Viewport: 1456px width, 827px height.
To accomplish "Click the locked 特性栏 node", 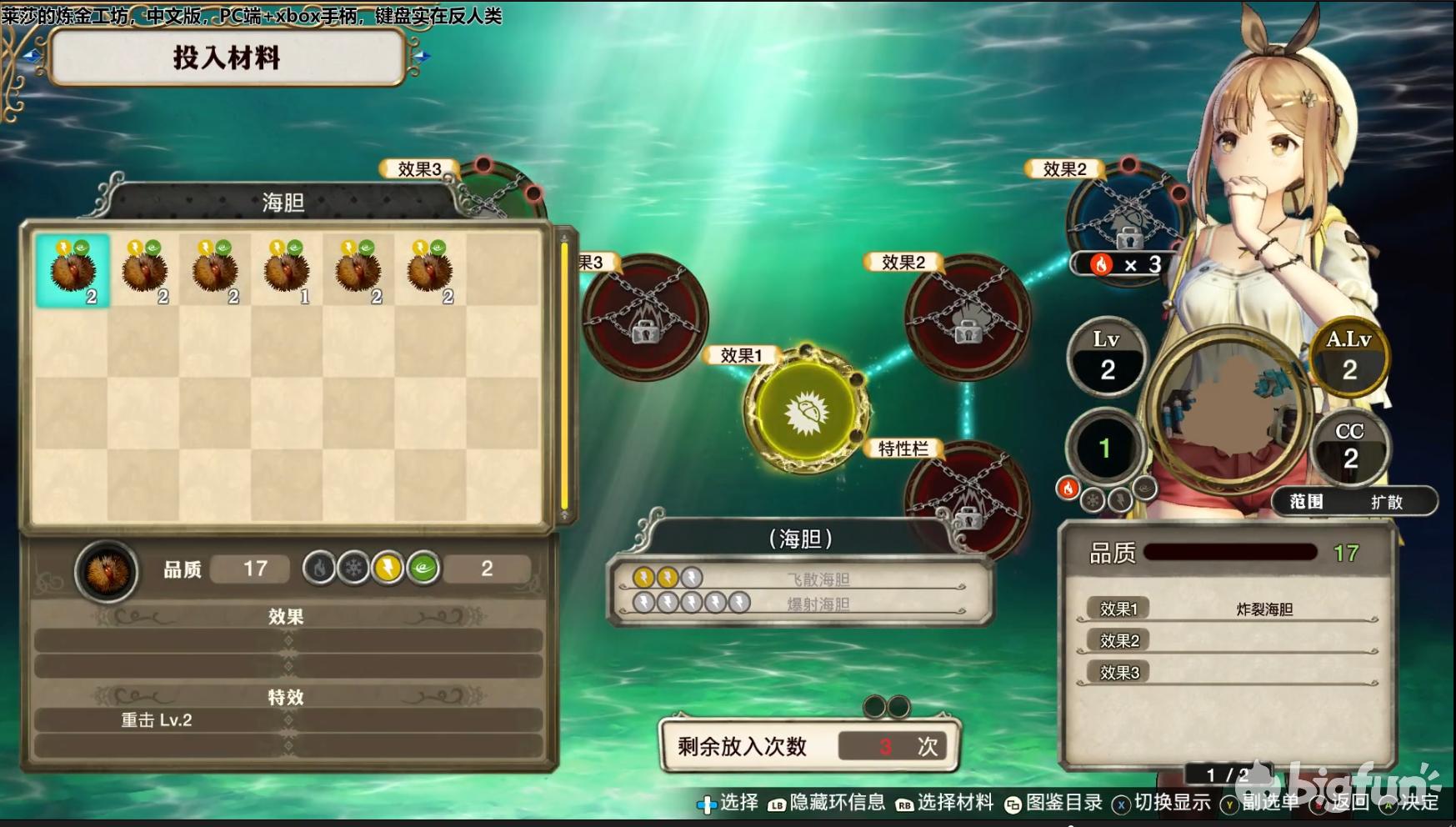I will click(967, 497).
